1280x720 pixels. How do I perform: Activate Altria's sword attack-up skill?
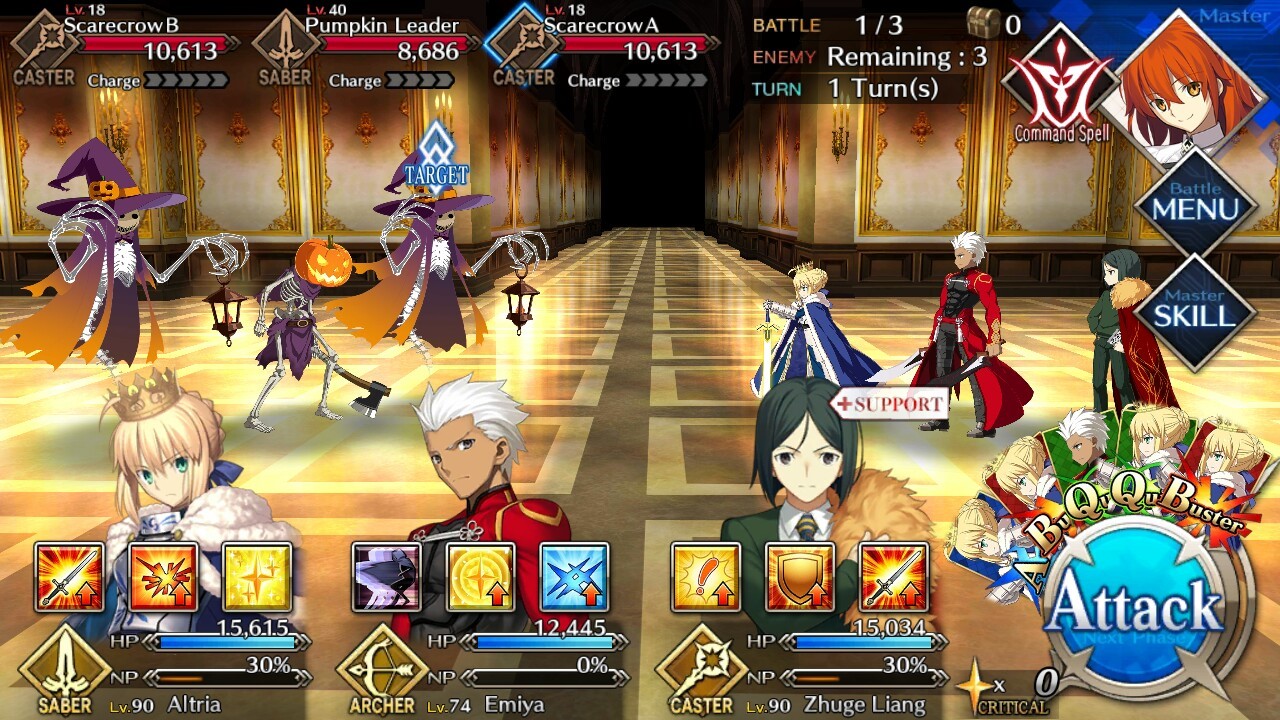click(69, 577)
